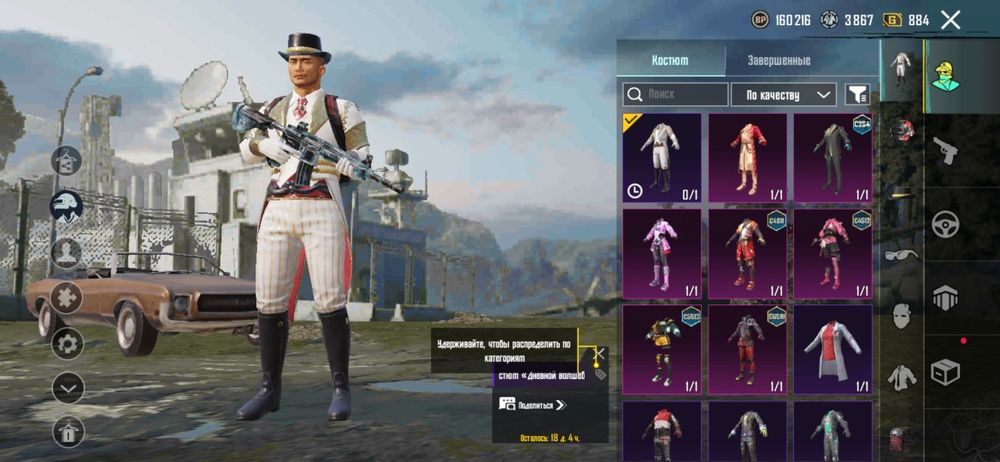Select the white lab coat outfit
The height and width of the screenshot is (462, 1000).
(x=832, y=349)
